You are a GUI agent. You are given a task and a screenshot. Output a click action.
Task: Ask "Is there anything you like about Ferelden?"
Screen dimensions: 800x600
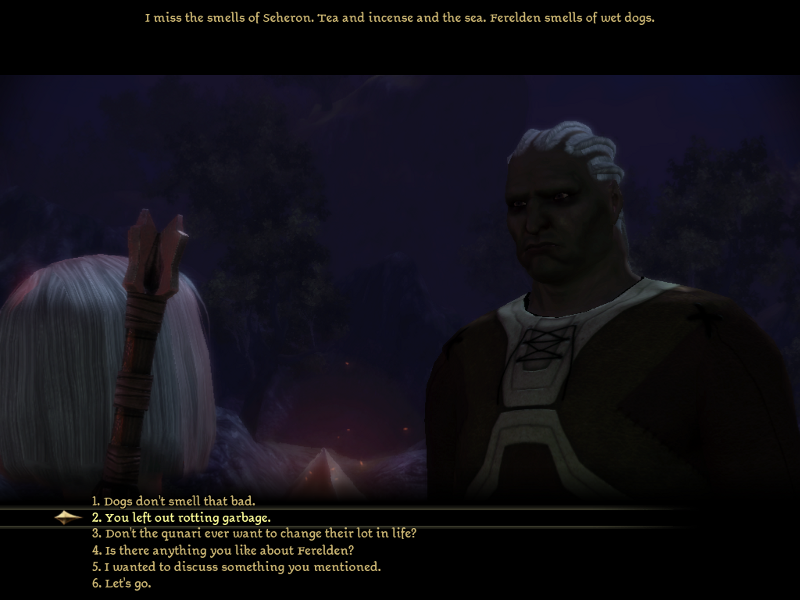coord(222,550)
